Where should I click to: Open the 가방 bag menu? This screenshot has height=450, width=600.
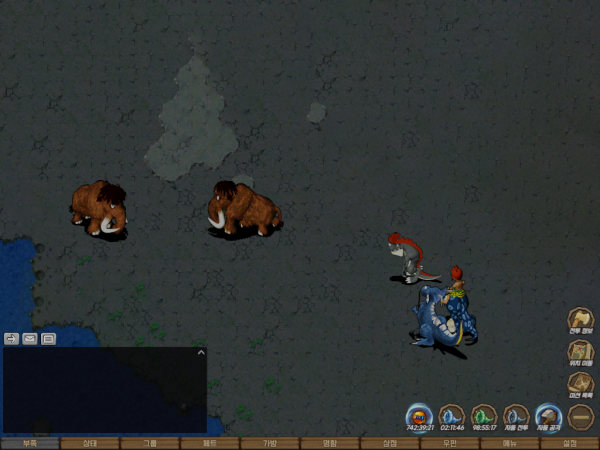[269, 443]
